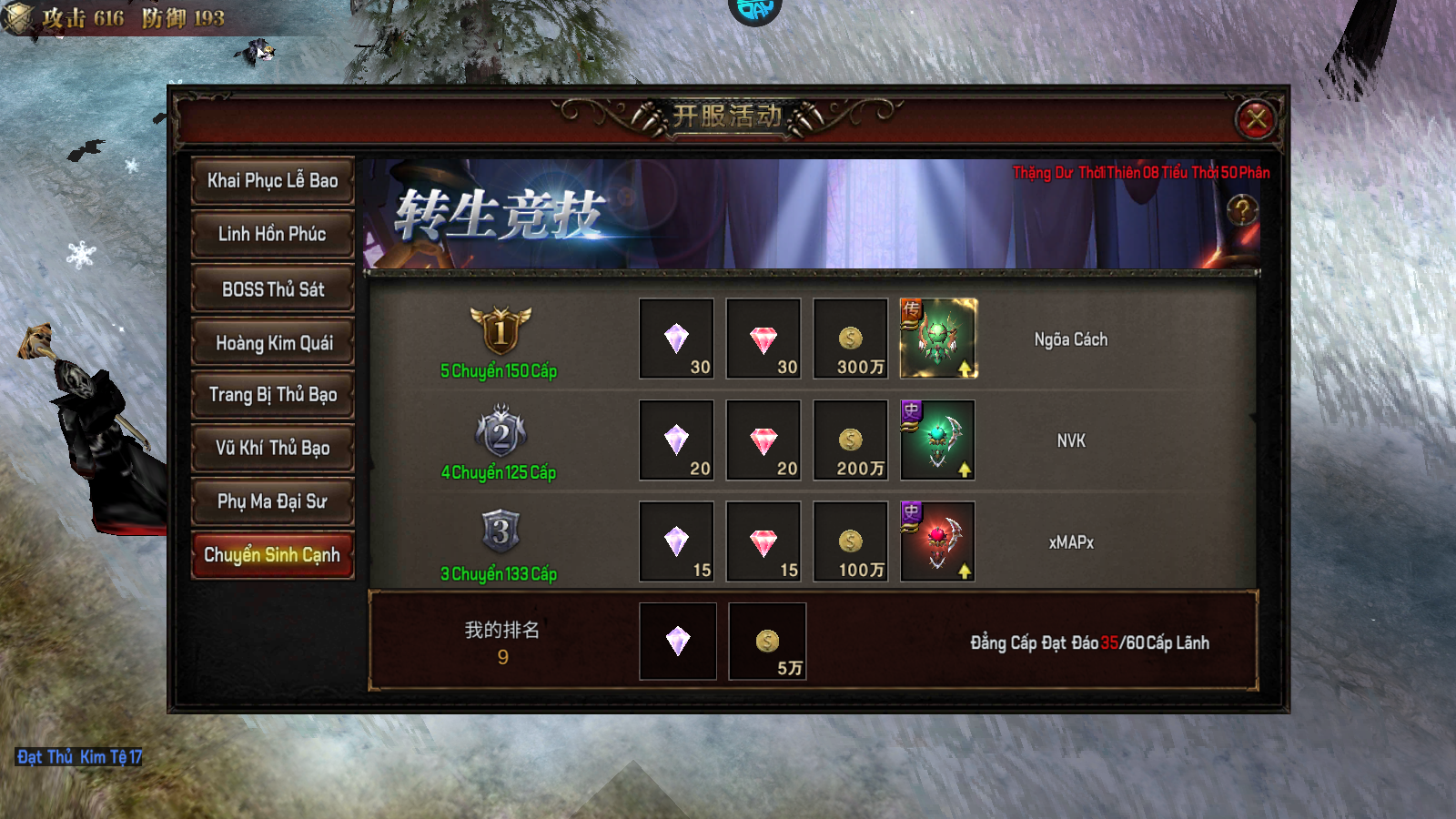Switch to Trang Bị Thủ Bạo tab
1456x819 pixels.
tap(272, 395)
